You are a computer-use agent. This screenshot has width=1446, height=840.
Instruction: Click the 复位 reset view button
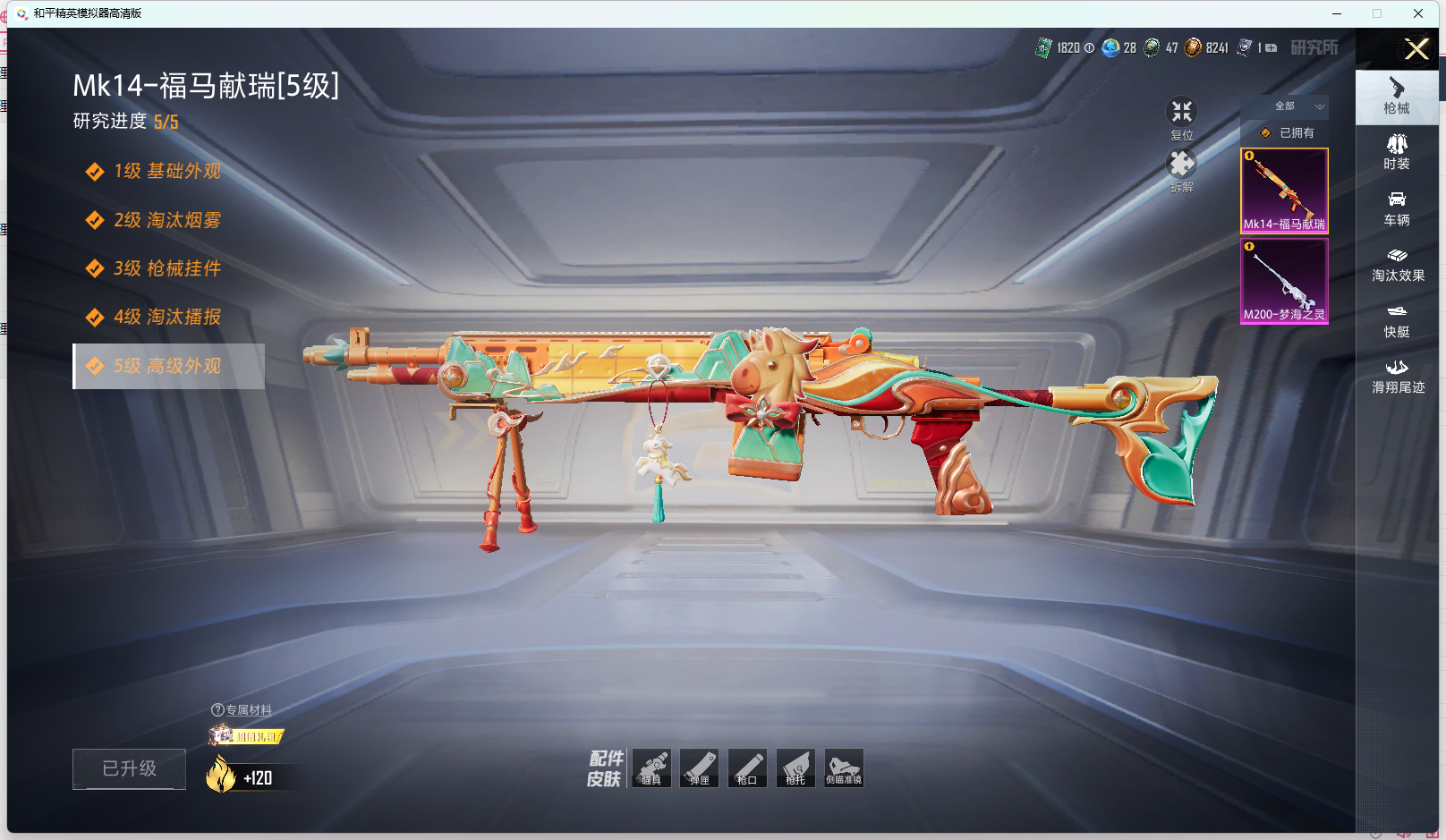click(1181, 117)
